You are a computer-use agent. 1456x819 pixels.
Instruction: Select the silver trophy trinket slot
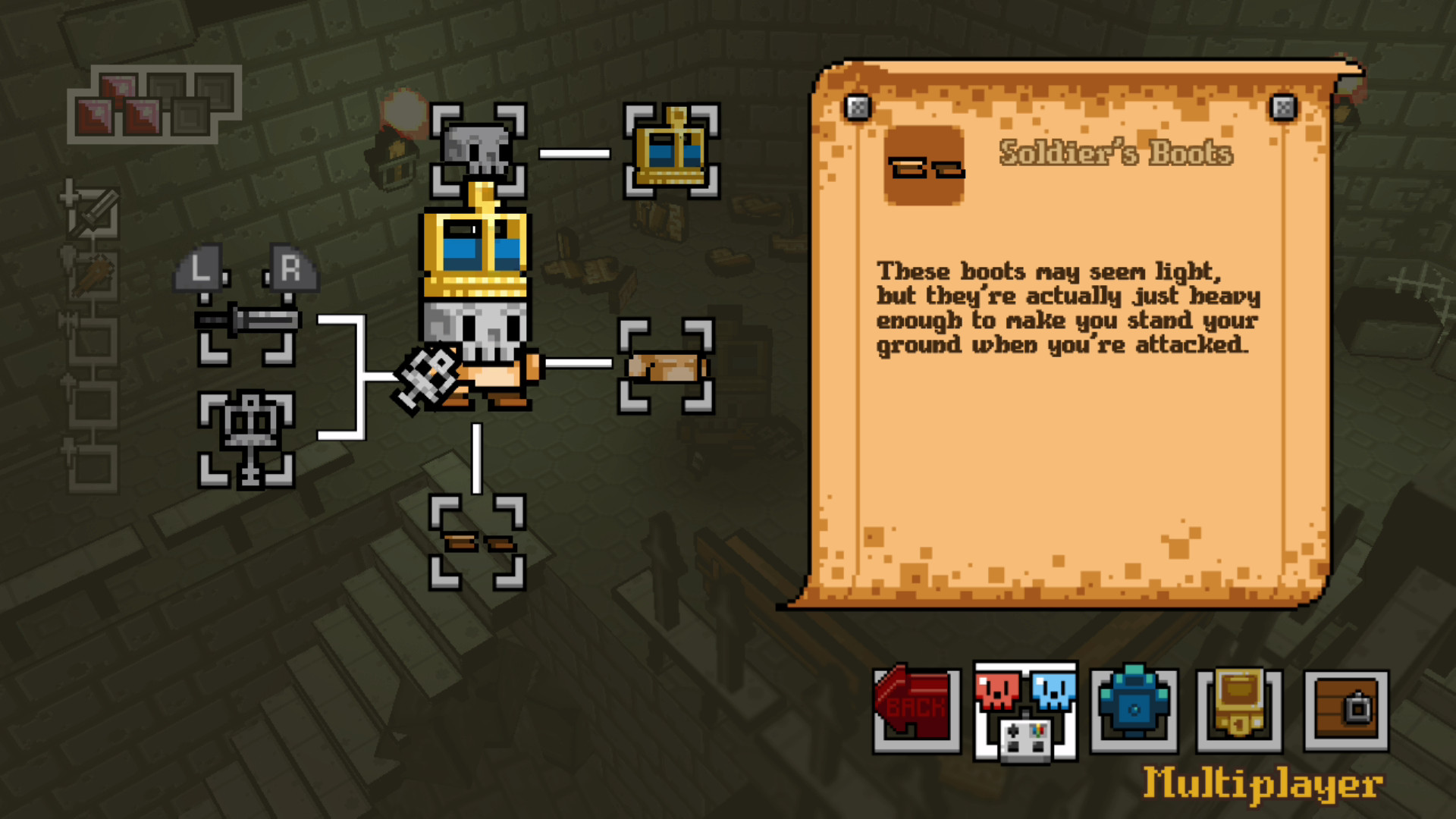point(246,440)
